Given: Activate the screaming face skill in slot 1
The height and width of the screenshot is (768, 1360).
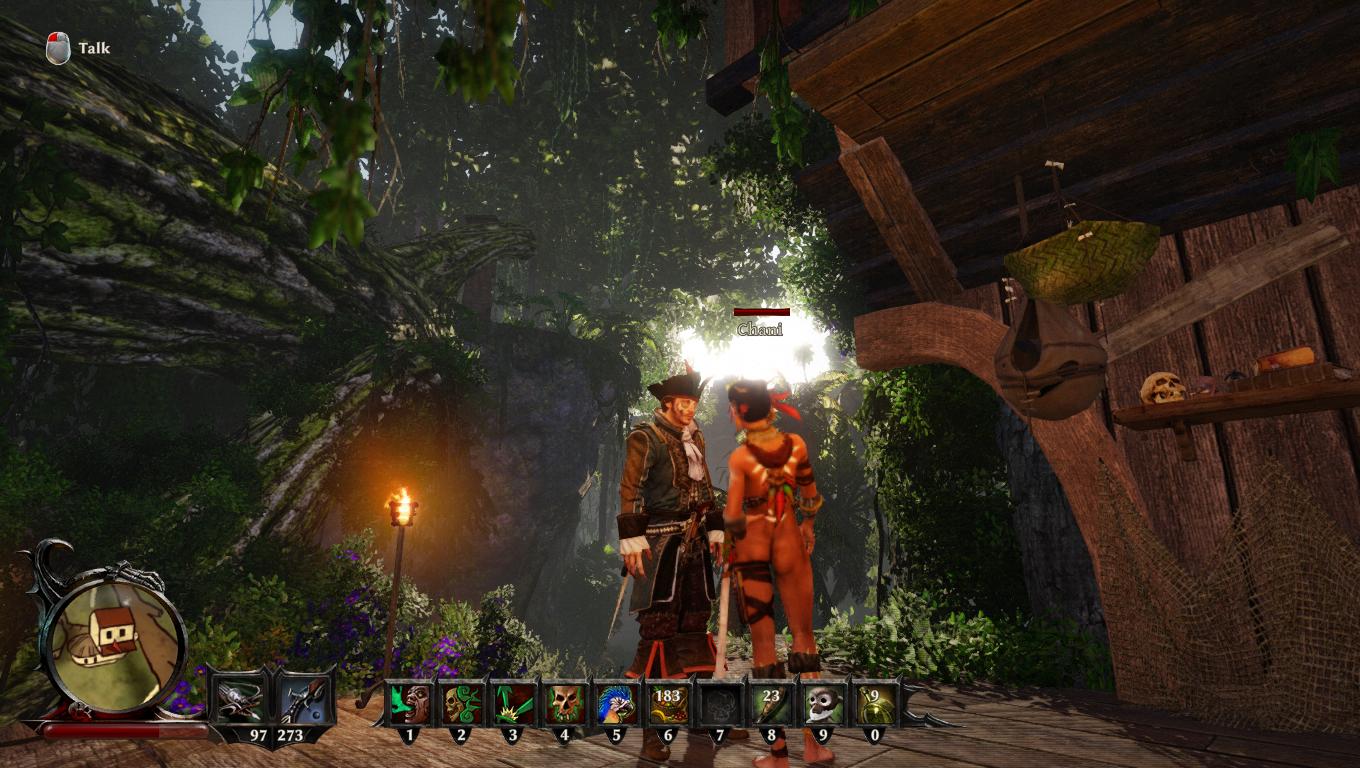Looking at the screenshot, I should click(408, 703).
